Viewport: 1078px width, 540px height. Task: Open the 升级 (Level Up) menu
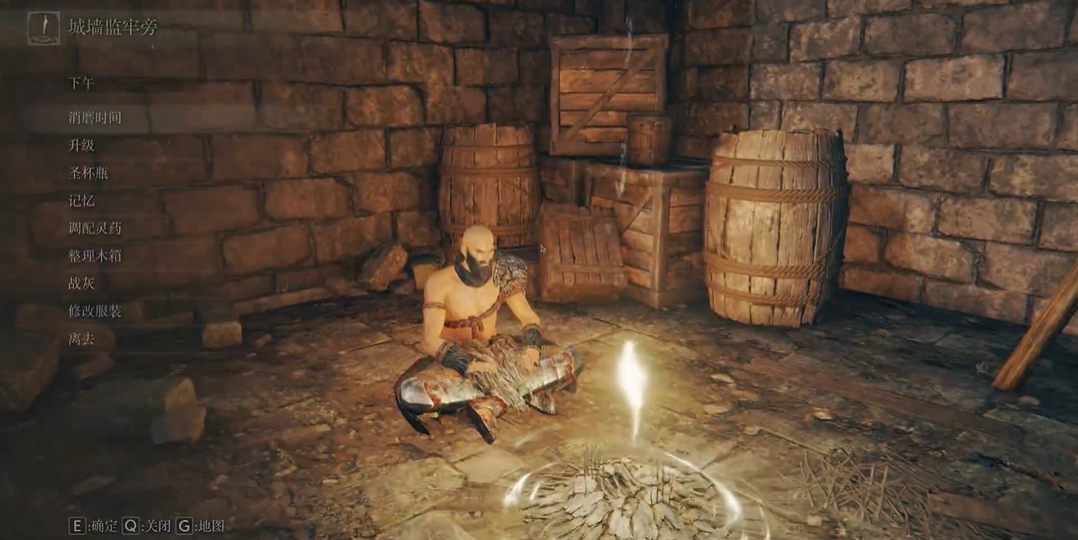click(x=81, y=145)
